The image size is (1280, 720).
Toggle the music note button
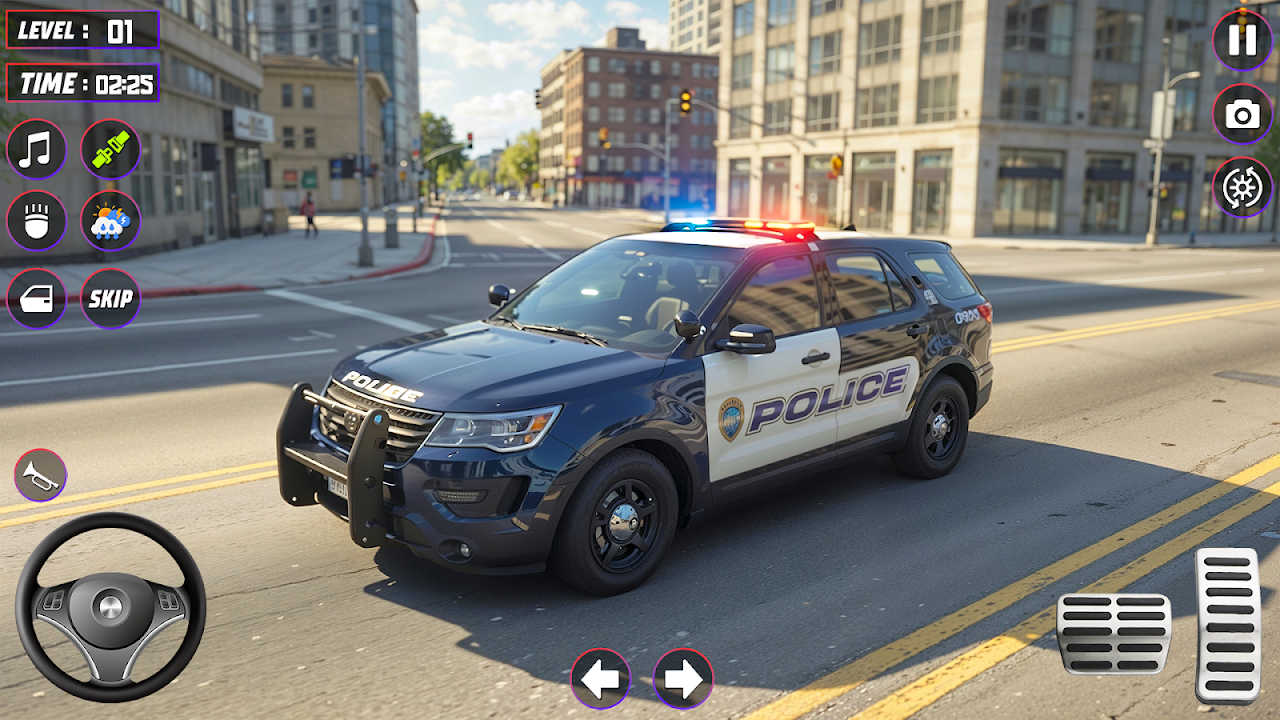36,149
